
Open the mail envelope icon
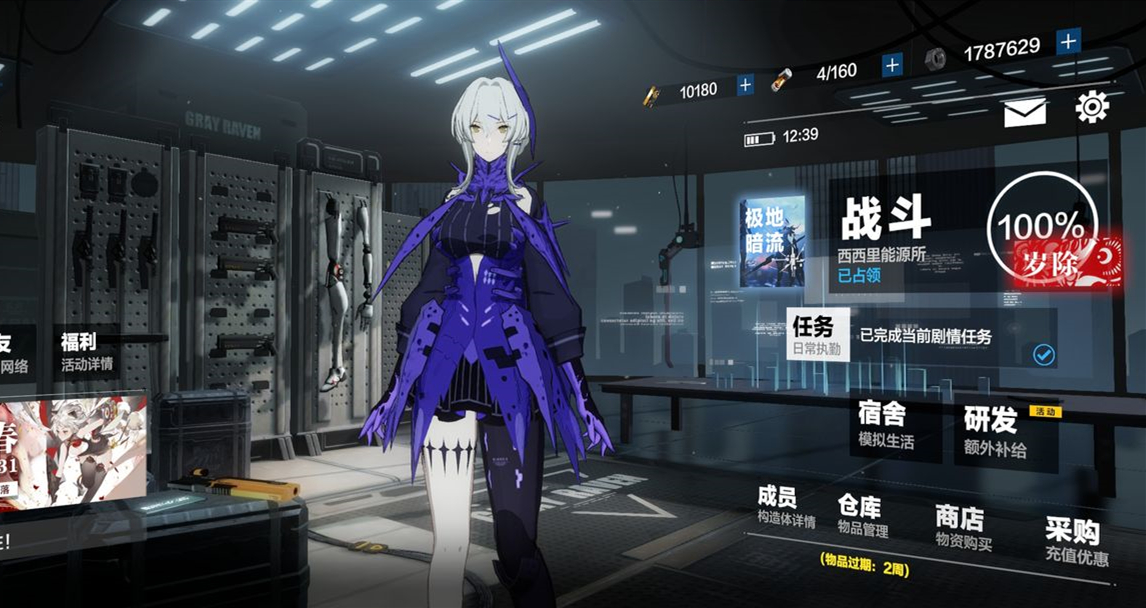click(1024, 111)
